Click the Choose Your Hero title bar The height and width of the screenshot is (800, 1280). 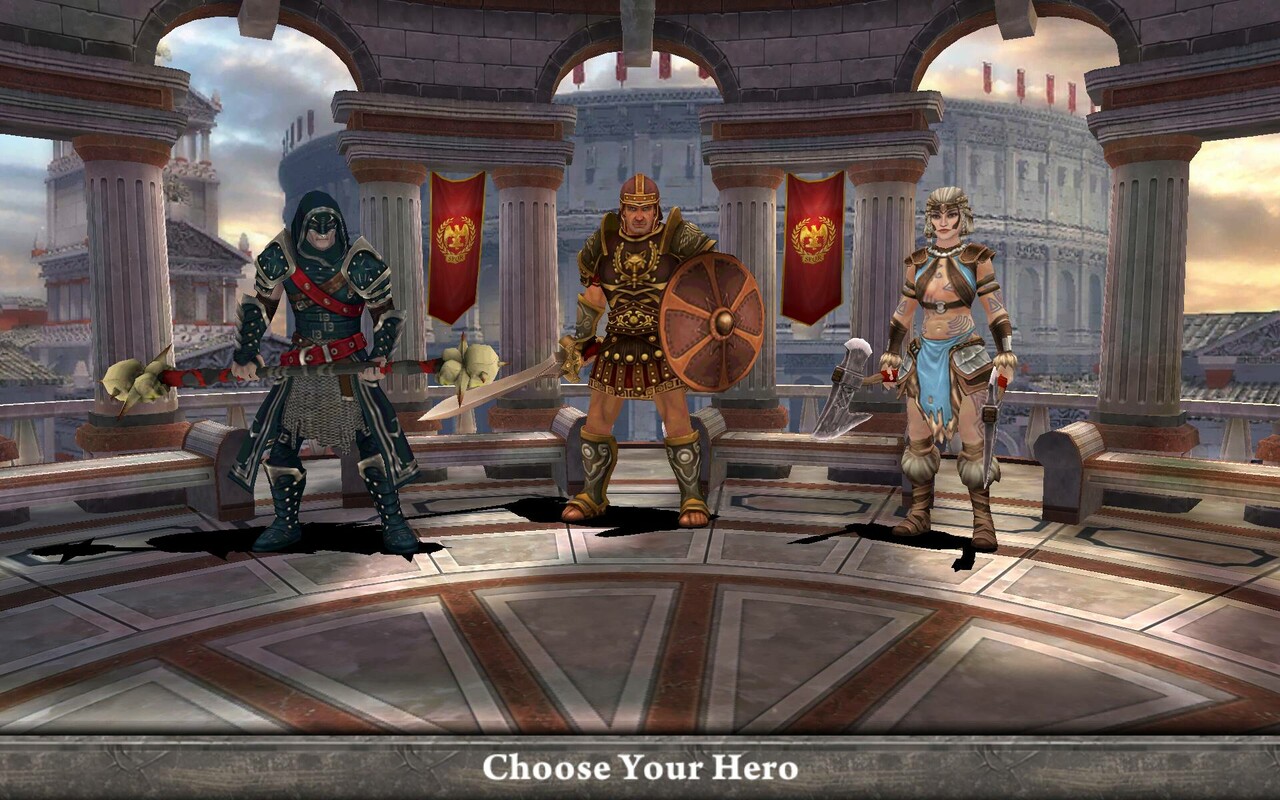click(x=640, y=771)
